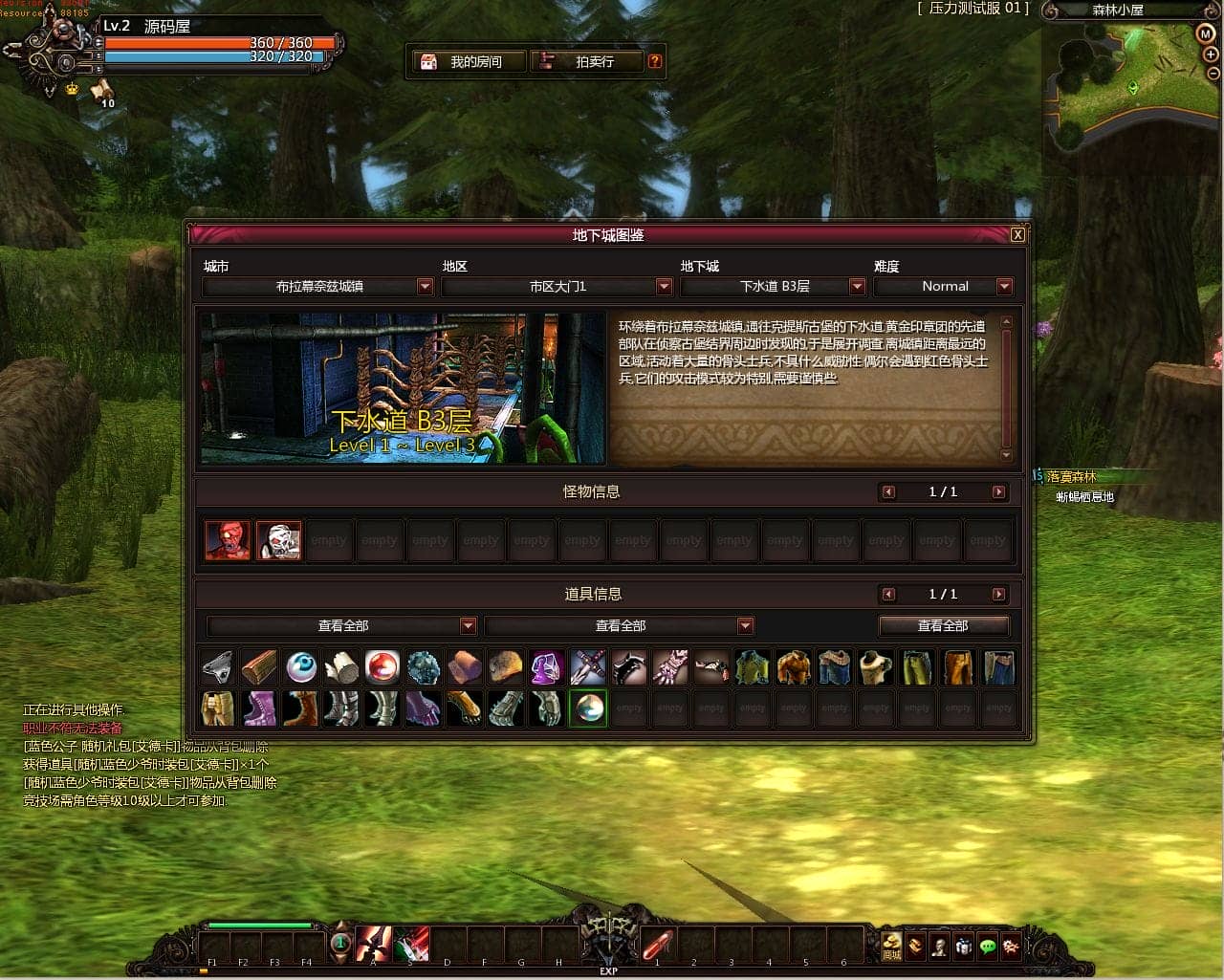Select the wooden log item icon
Screen dimensions: 1224x980
click(x=259, y=667)
